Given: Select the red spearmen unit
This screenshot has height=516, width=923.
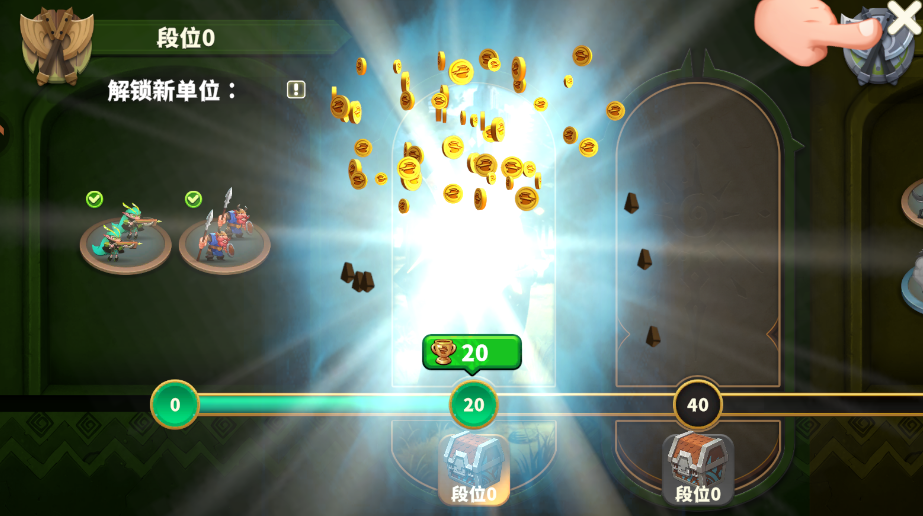Looking at the screenshot, I should pyautogui.click(x=224, y=238).
